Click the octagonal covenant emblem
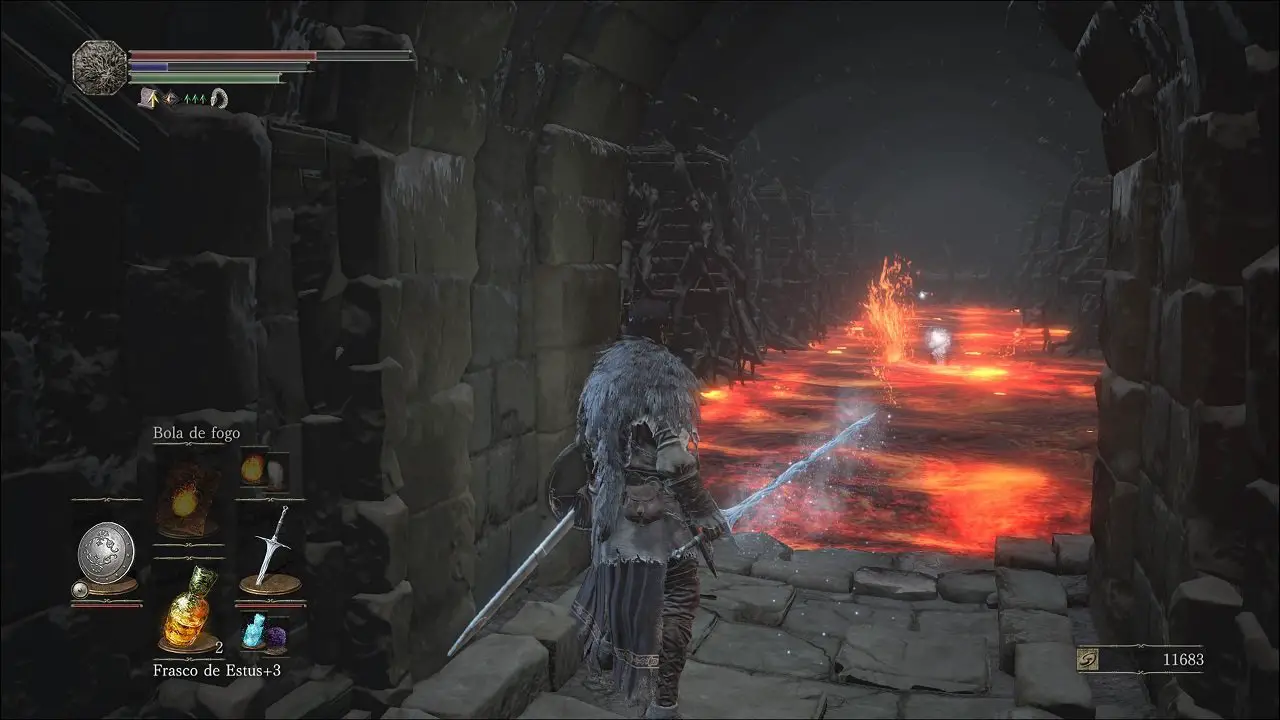 pos(99,68)
